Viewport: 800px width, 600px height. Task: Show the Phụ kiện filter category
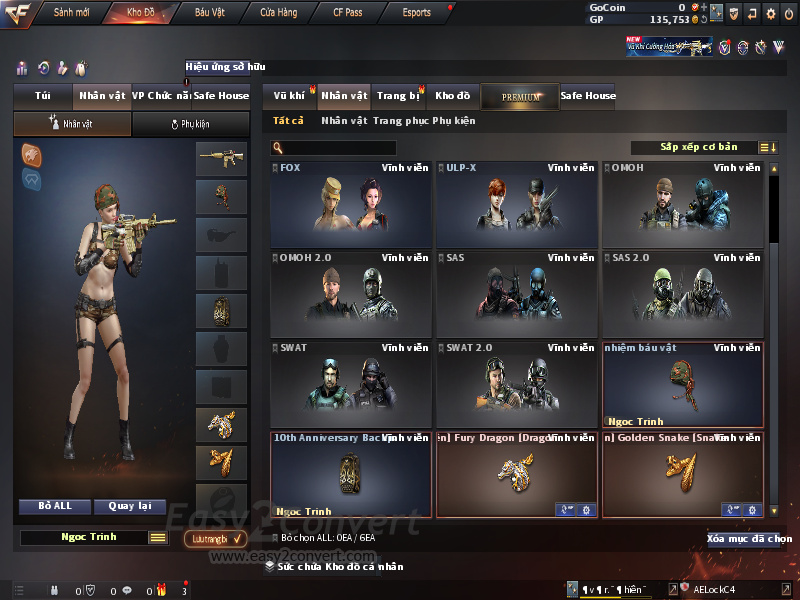pyautogui.click(x=454, y=121)
